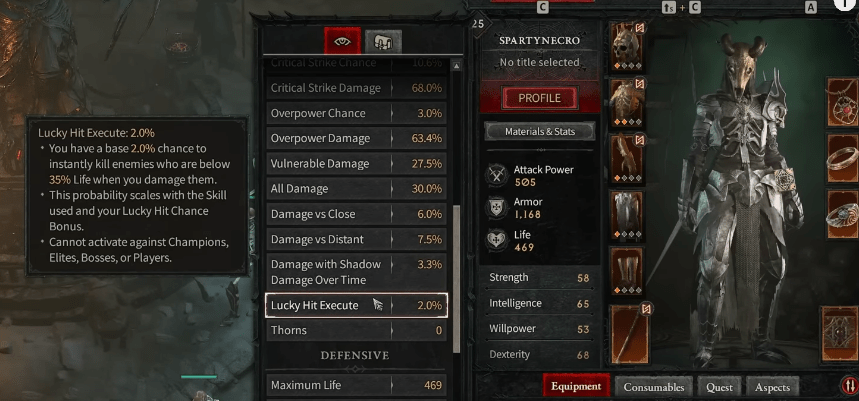The height and width of the screenshot is (401, 859).
Task: Click the Vulnerable Damage stat row
Action: click(x=356, y=163)
